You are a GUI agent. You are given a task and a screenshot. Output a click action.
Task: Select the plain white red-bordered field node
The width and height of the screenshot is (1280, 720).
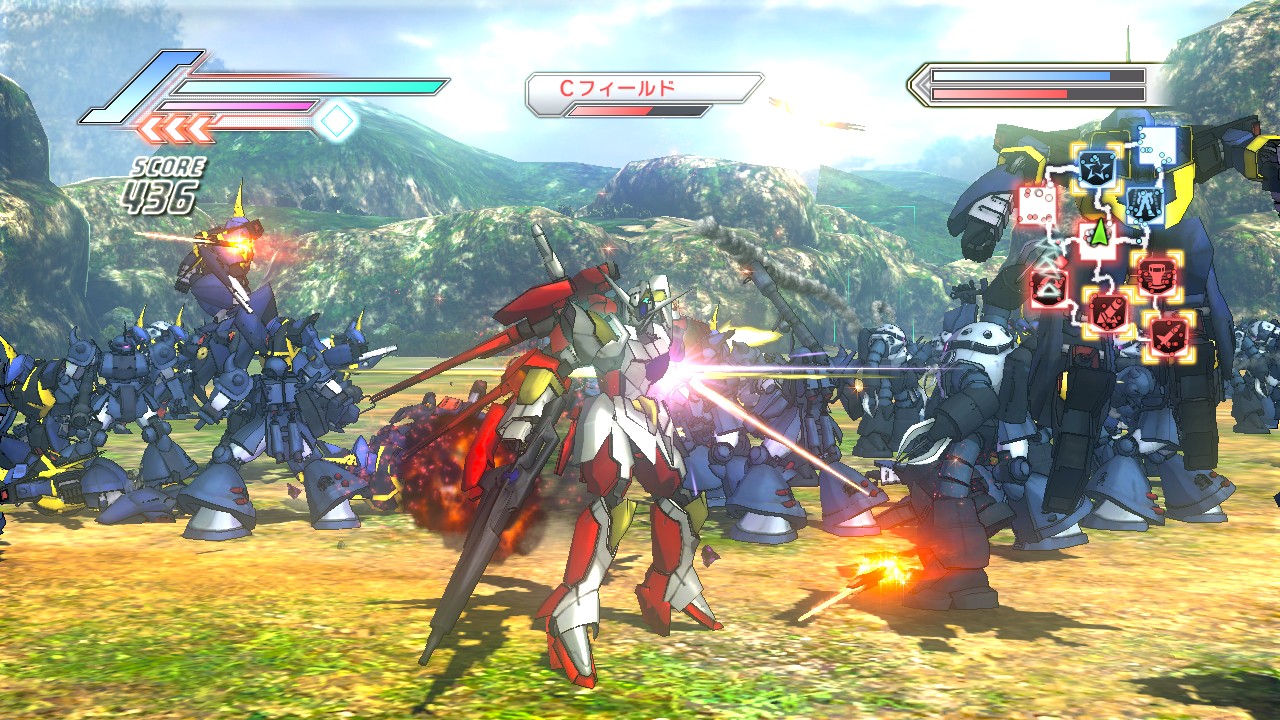pyautogui.click(x=1037, y=205)
